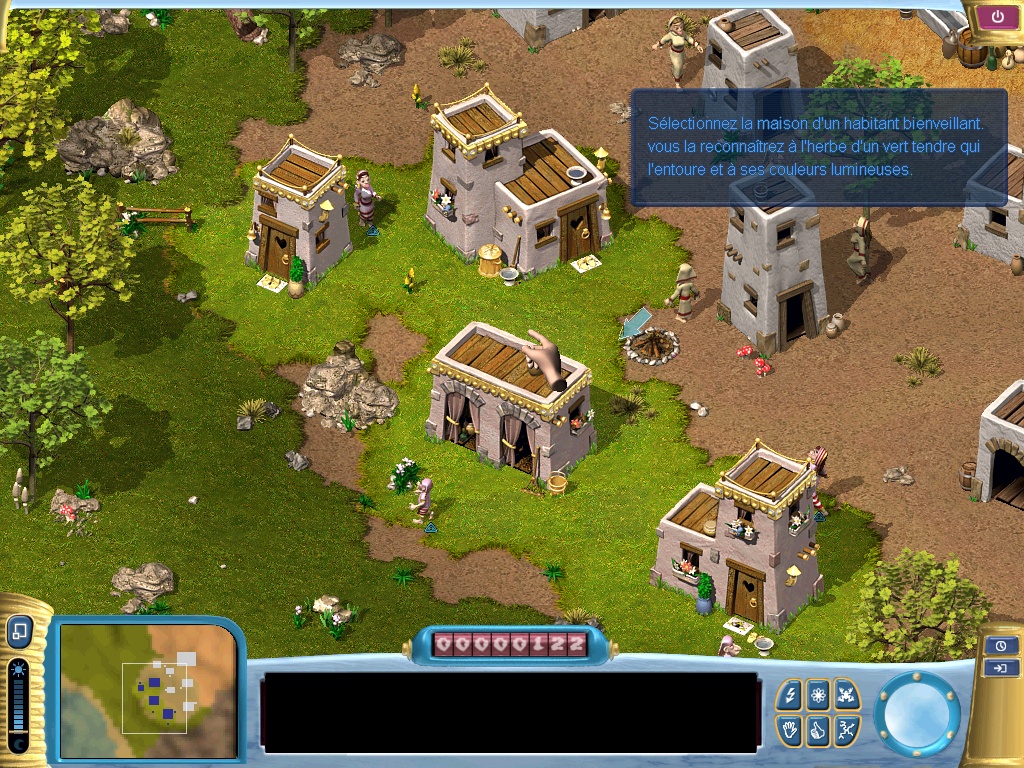Select the flower-shaped power icon
1024x768 pixels.
818,696
